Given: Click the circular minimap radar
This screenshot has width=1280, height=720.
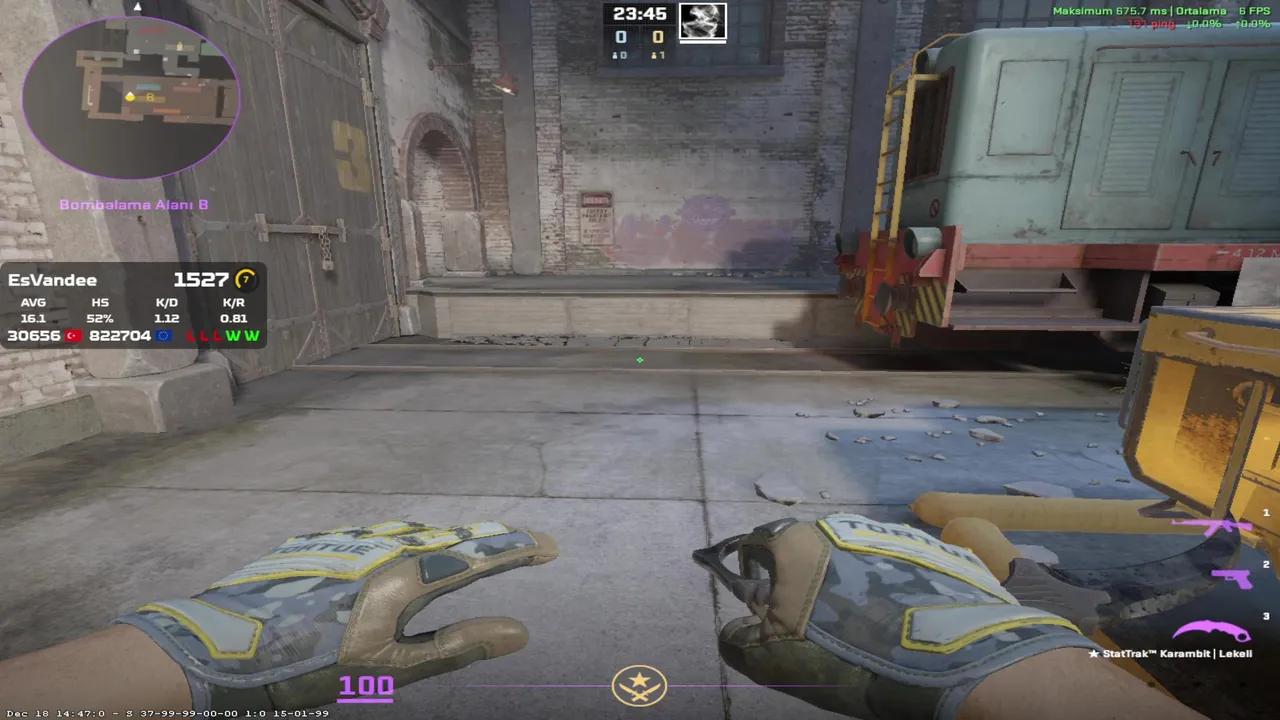Looking at the screenshot, I should coord(130,95).
